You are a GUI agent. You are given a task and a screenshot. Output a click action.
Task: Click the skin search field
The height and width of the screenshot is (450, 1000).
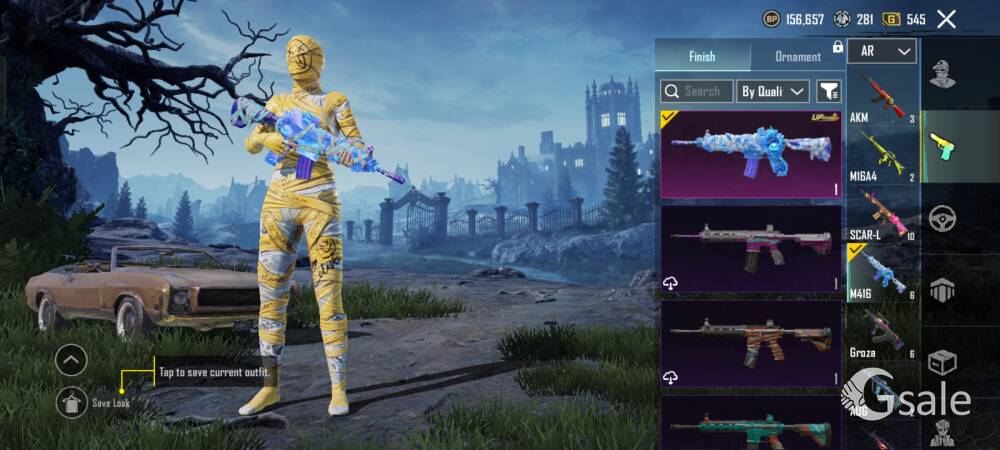tap(697, 91)
